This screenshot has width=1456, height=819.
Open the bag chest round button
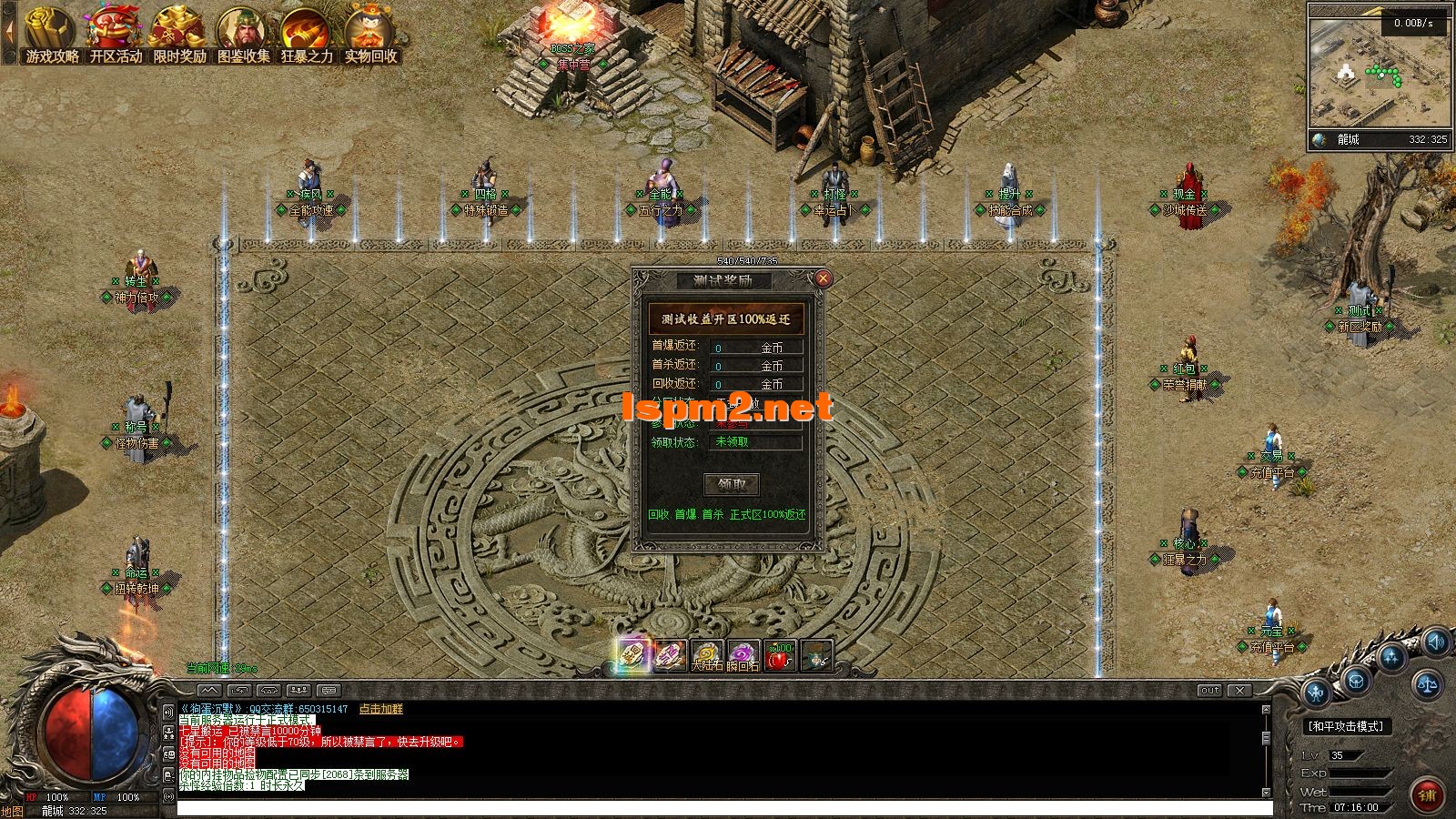[x=1356, y=680]
